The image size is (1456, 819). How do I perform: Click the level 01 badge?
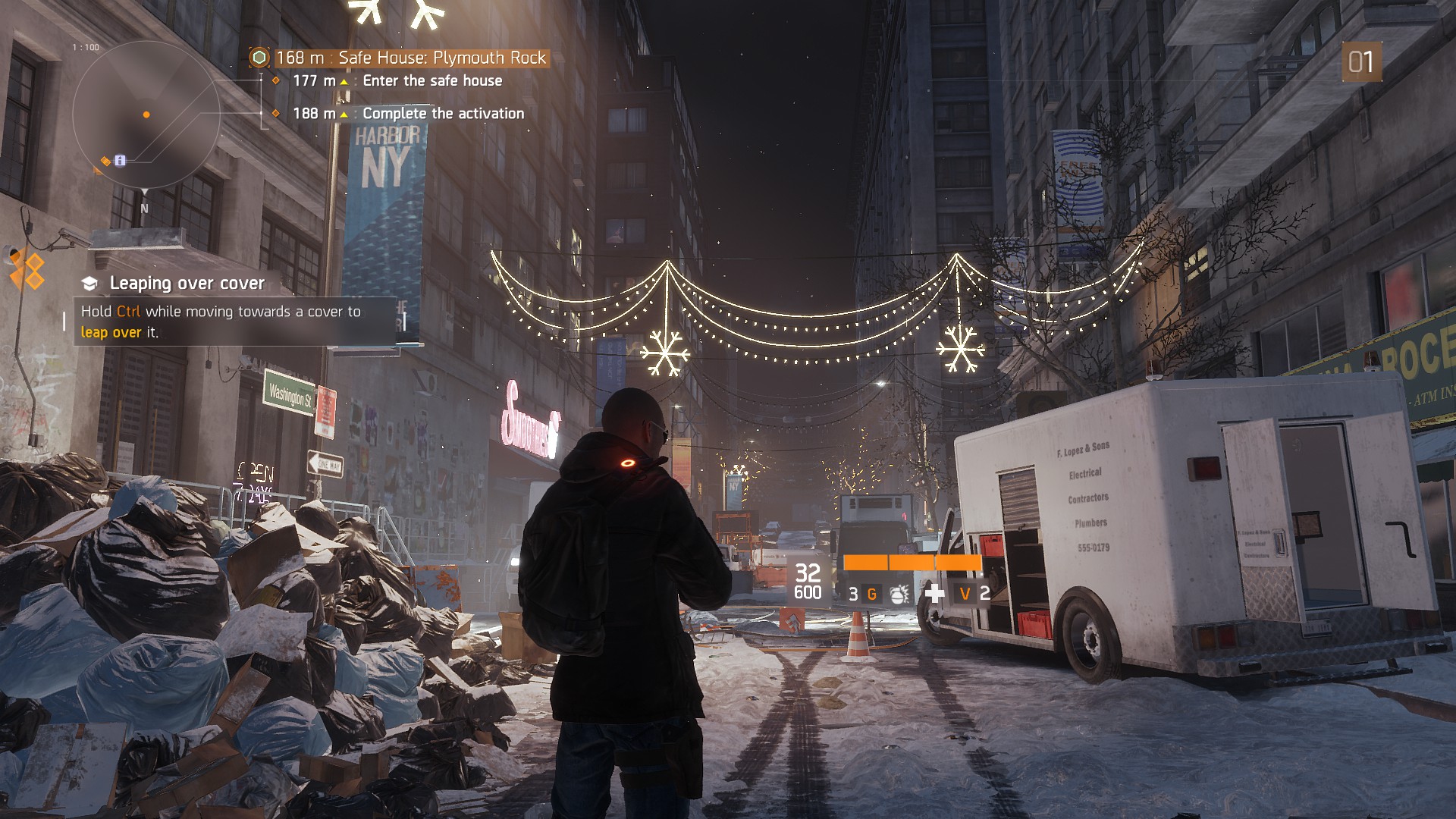[x=1361, y=61]
